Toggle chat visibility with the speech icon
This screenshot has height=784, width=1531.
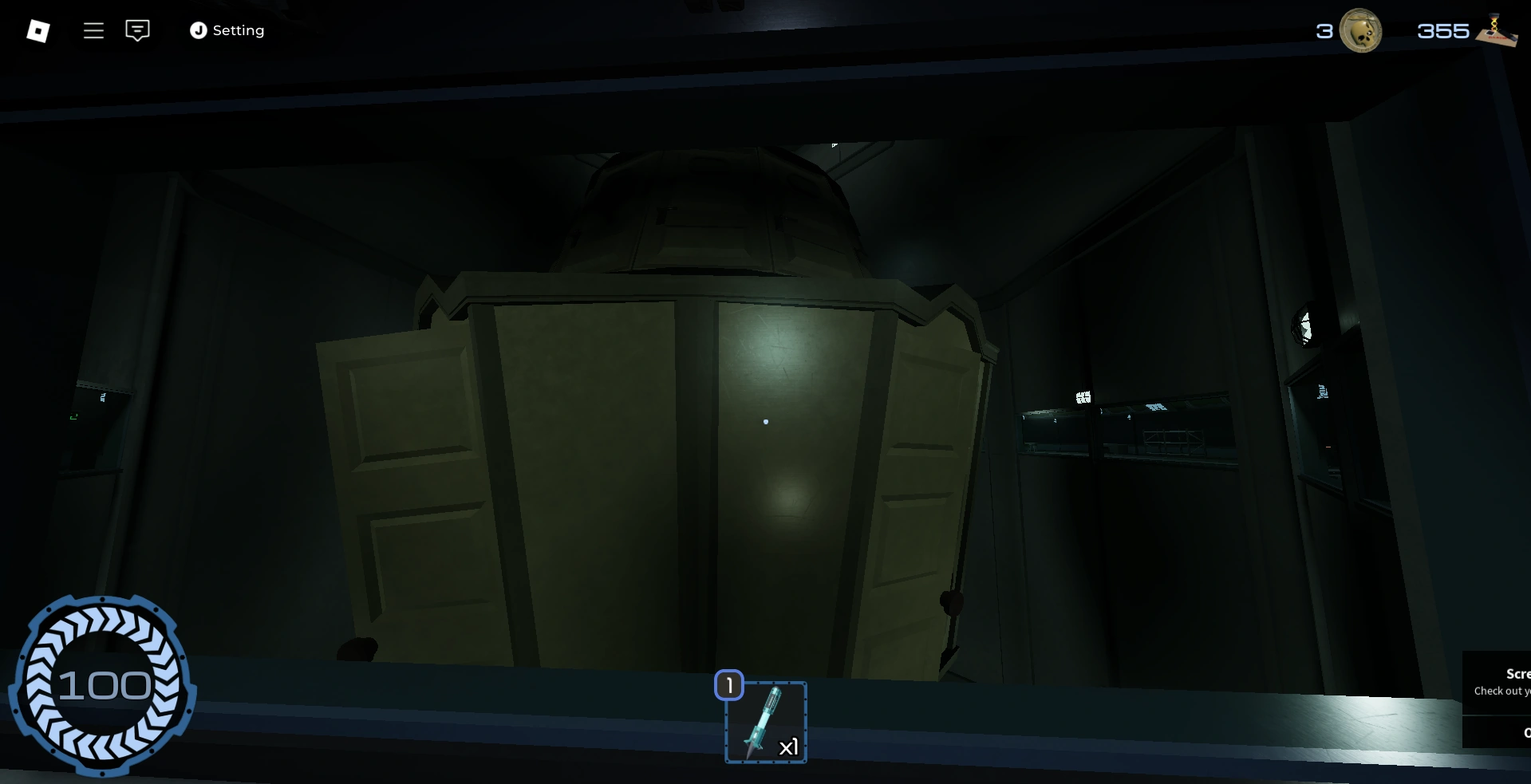tap(137, 30)
